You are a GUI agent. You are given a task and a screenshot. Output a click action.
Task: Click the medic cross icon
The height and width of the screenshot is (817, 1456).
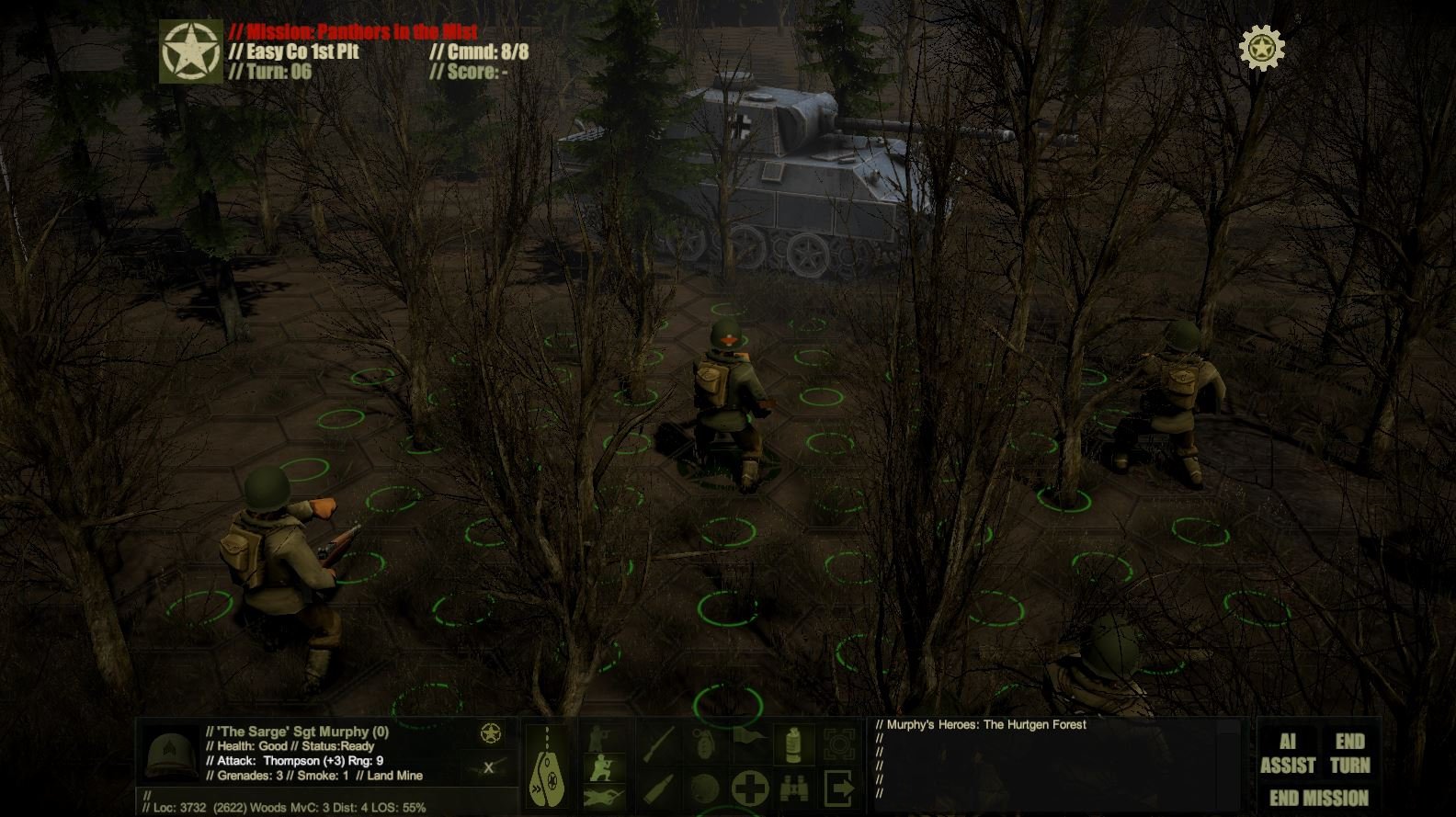click(748, 786)
